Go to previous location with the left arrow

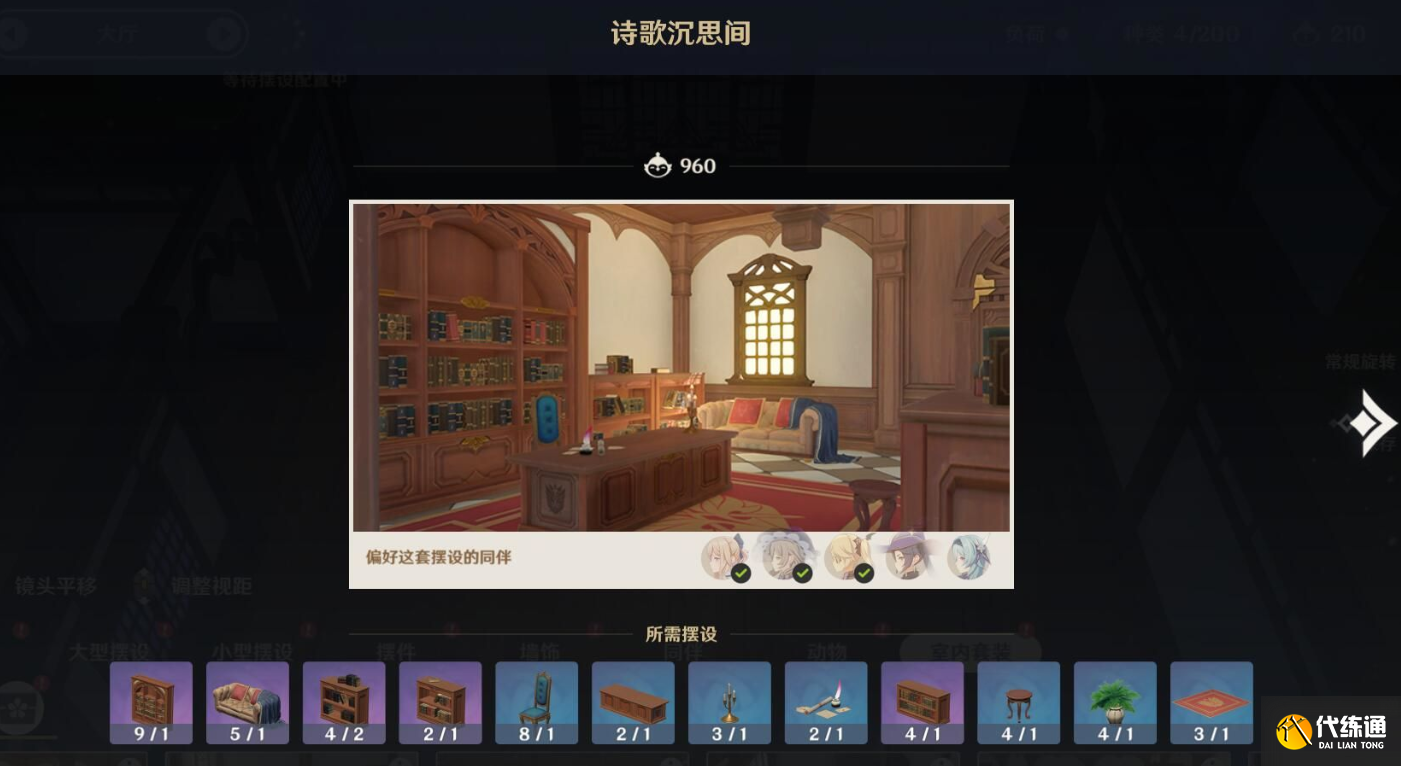pos(13,33)
